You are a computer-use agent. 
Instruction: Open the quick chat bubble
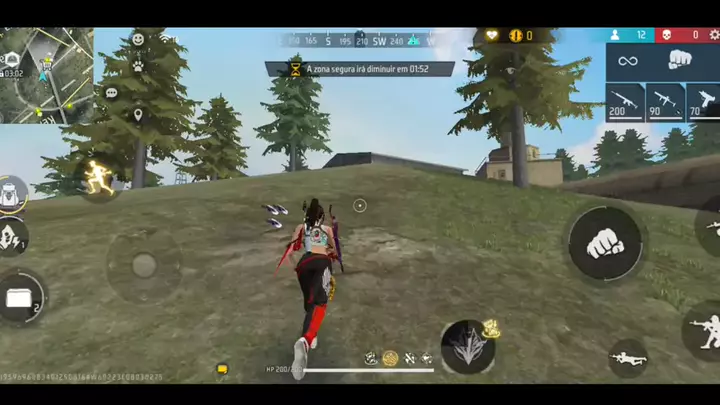[111, 93]
